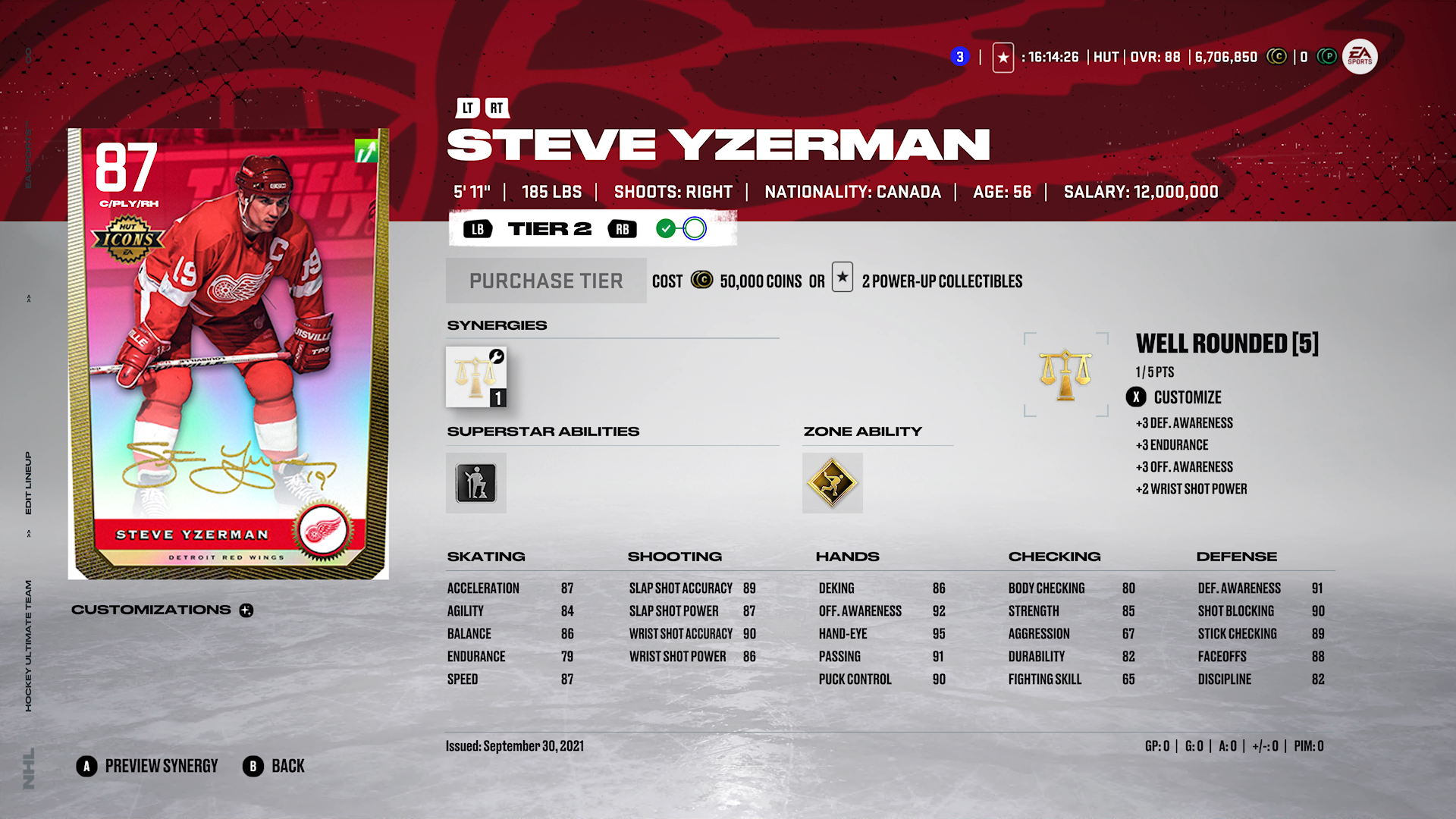Click the EA Sports logo
The height and width of the screenshot is (819, 1456).
(x=1361, y=56)
